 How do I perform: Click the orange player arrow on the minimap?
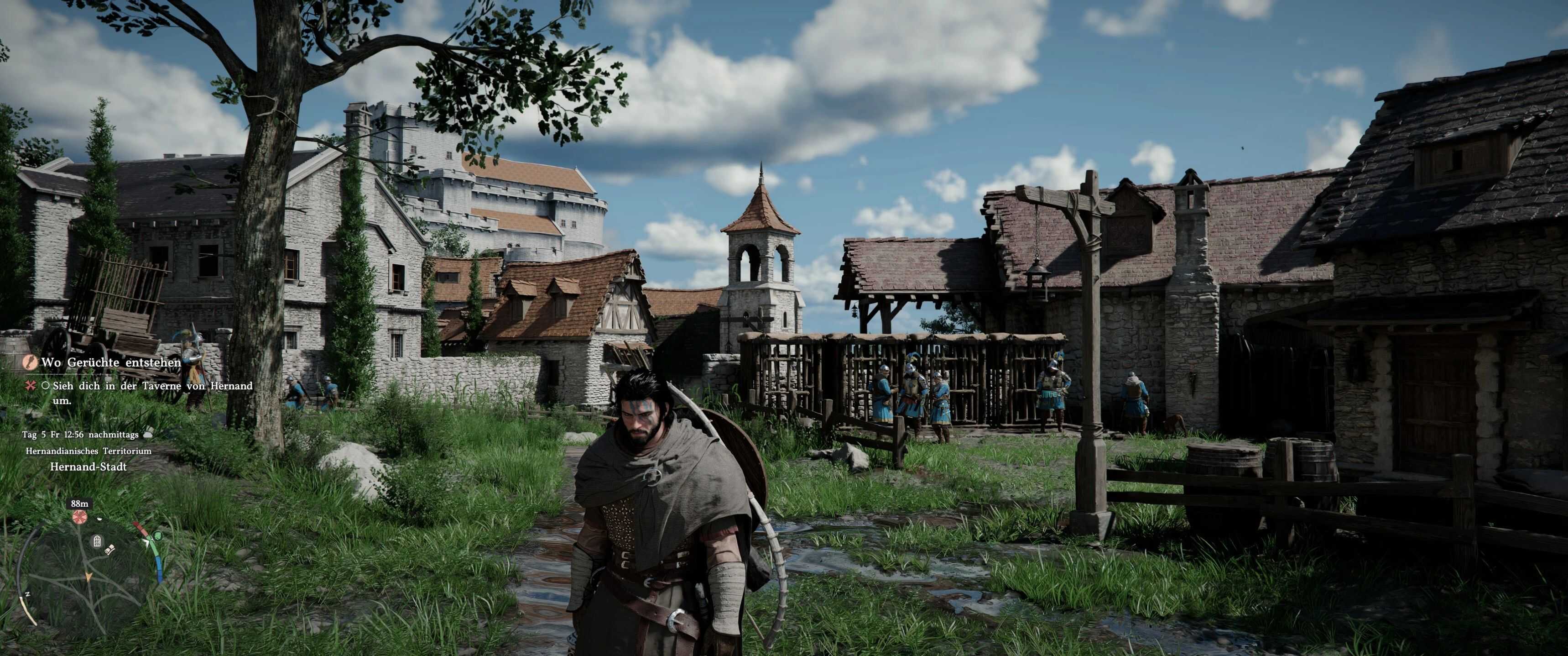tap(89, 576)
